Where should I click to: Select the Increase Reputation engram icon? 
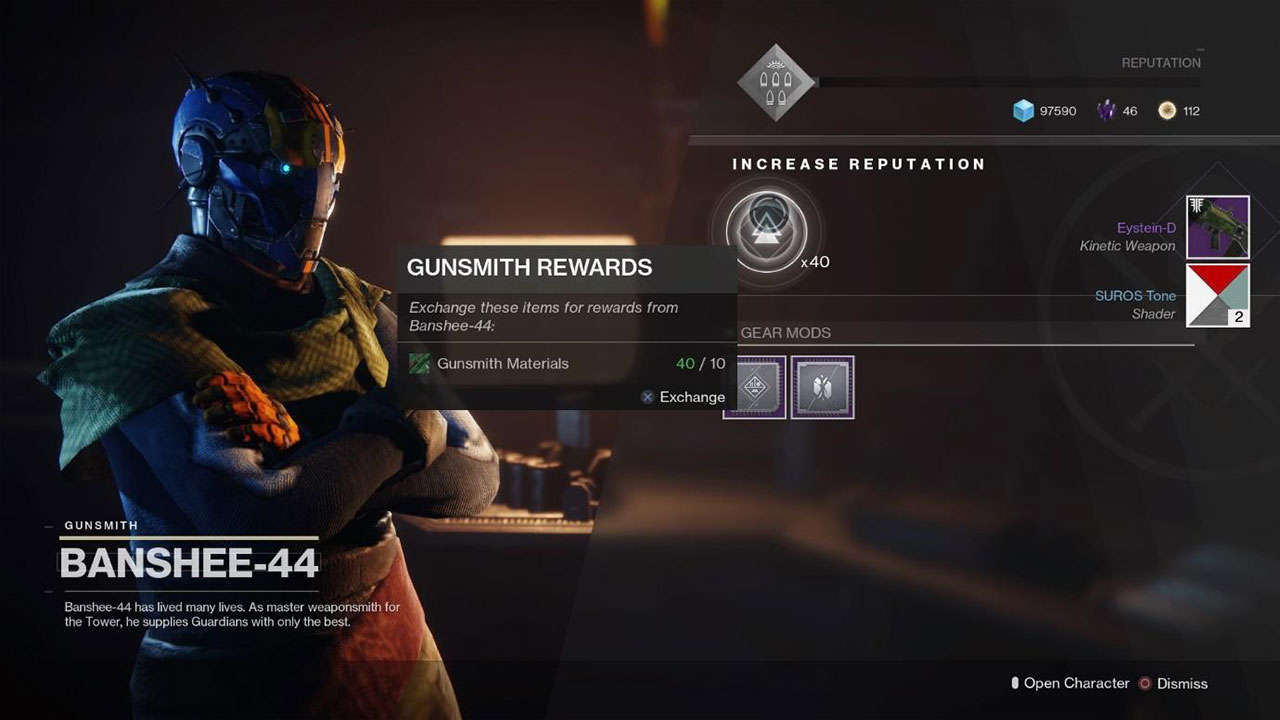click(x=765, y=230)
